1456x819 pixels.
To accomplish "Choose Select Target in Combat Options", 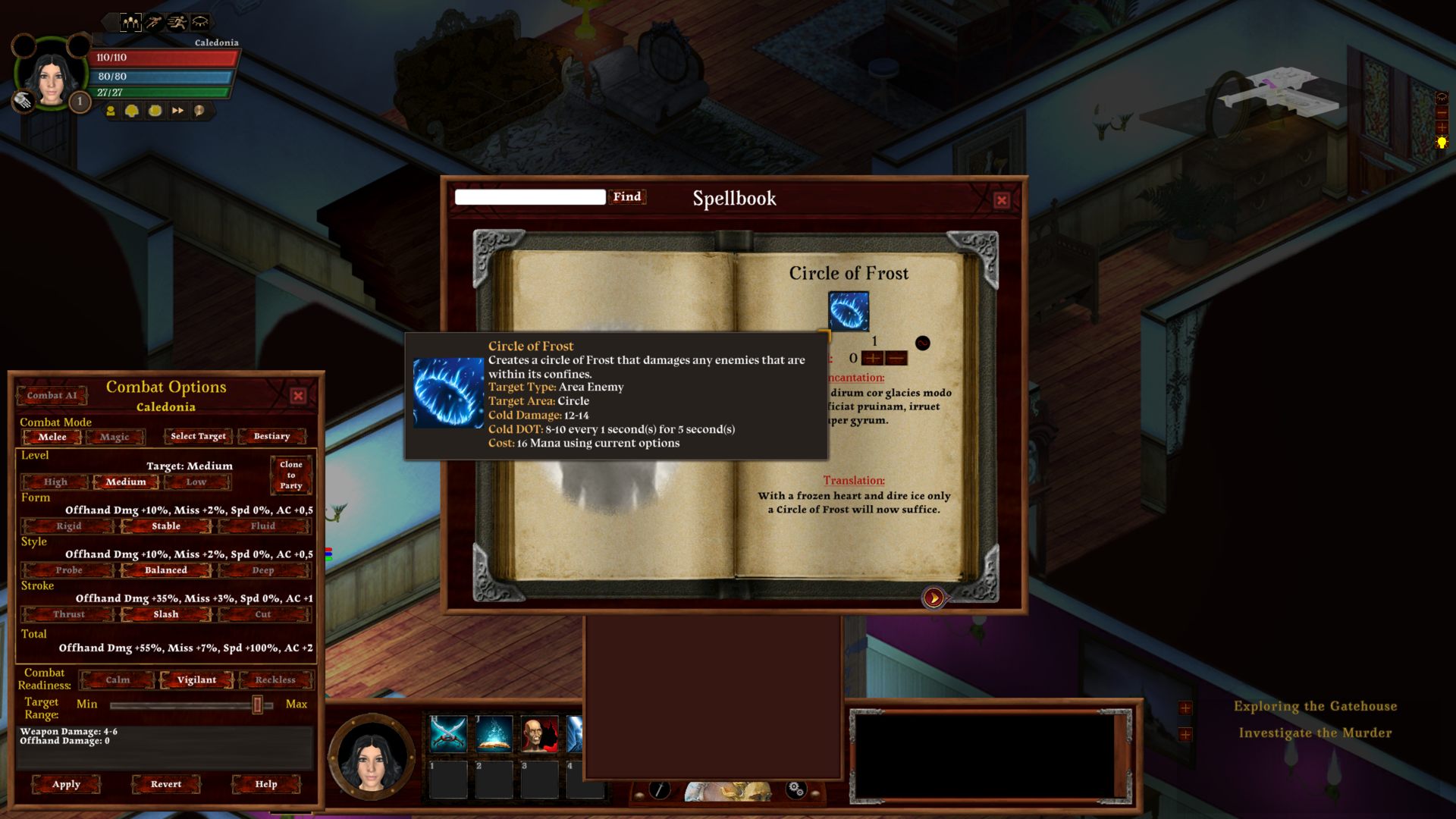I will pos(198,437).
